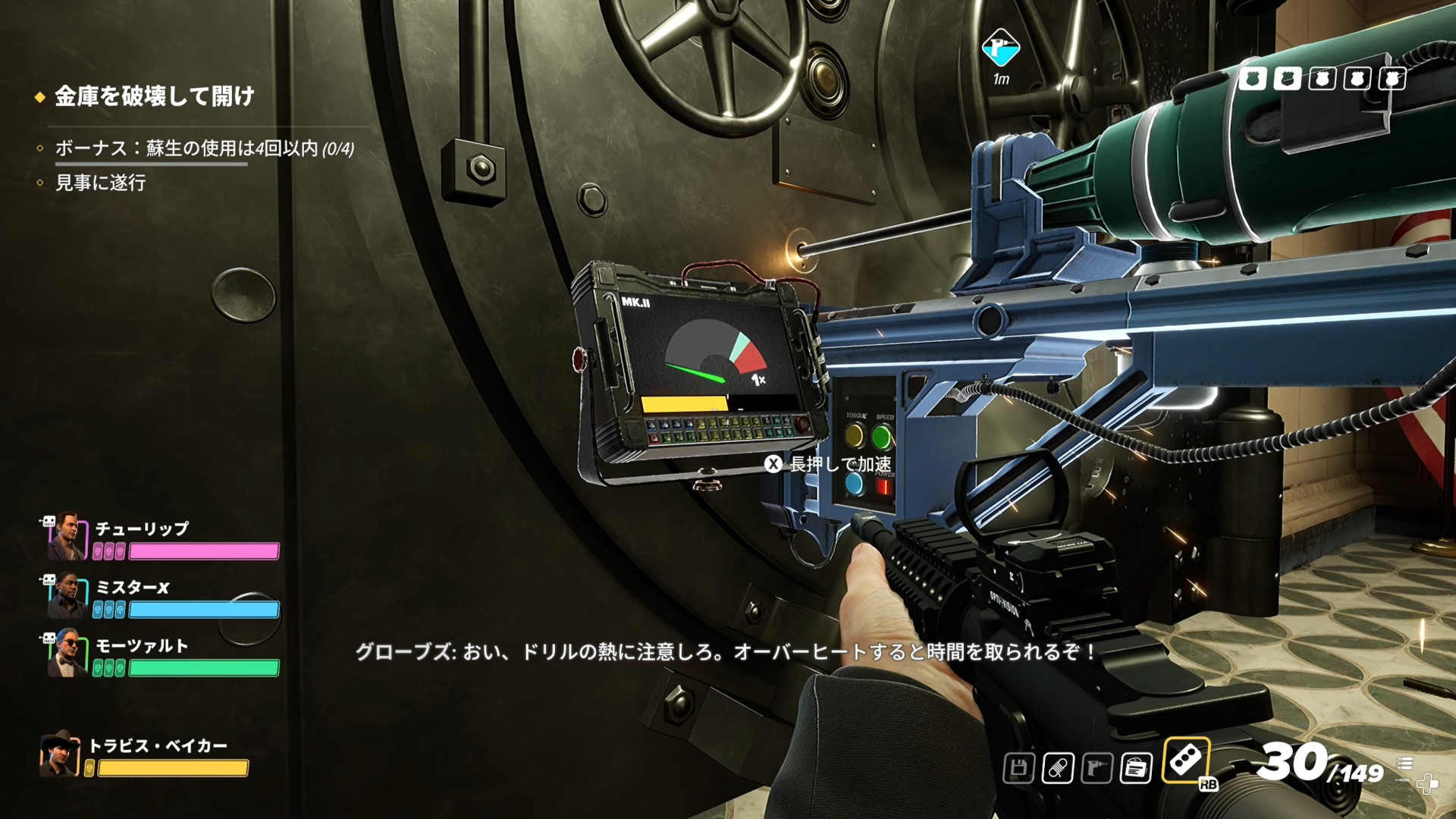Select teammate モーツァルト's portrait

(x=67, y=653)
